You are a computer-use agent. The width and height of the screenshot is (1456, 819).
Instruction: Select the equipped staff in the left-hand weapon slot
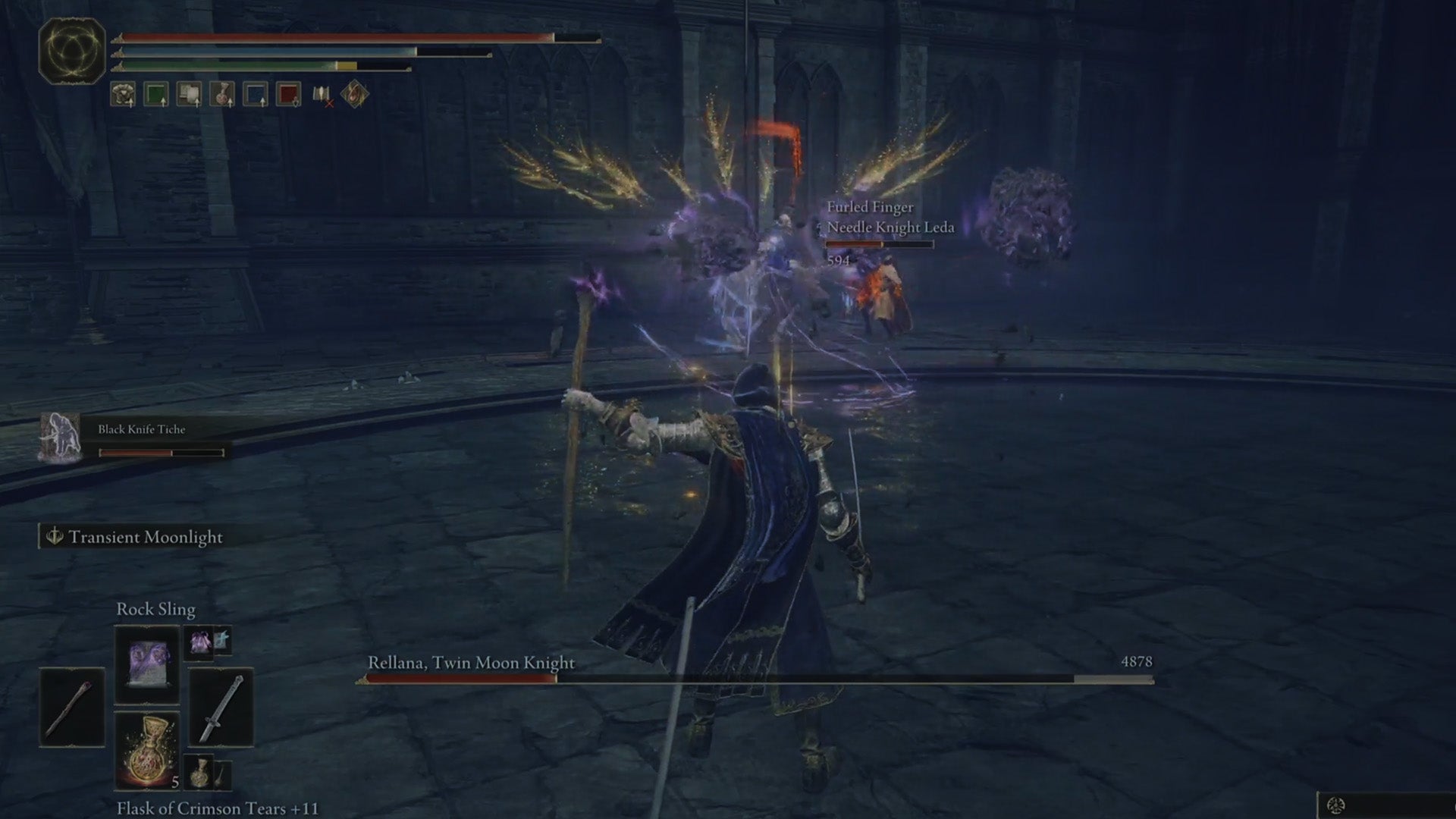coord(73,708)
